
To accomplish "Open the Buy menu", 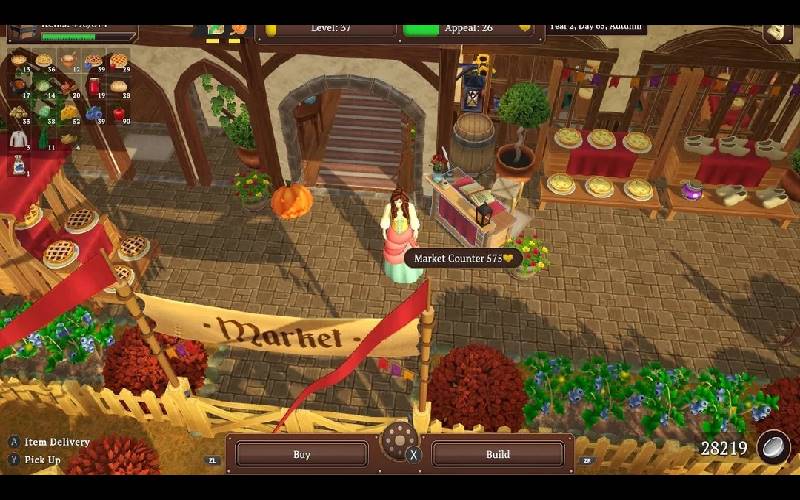I will (301, 454).
